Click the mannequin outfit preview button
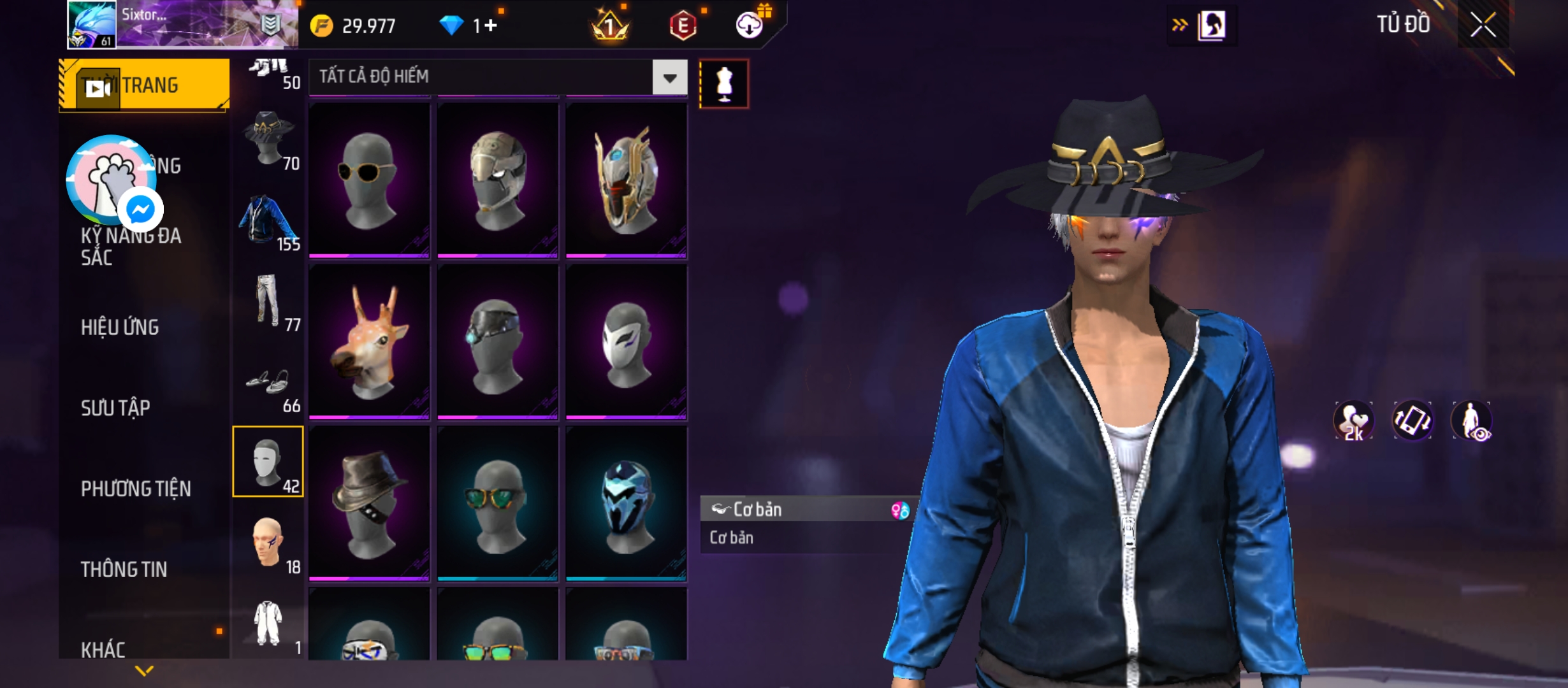Screen dimensions: 1568x688 724,84
